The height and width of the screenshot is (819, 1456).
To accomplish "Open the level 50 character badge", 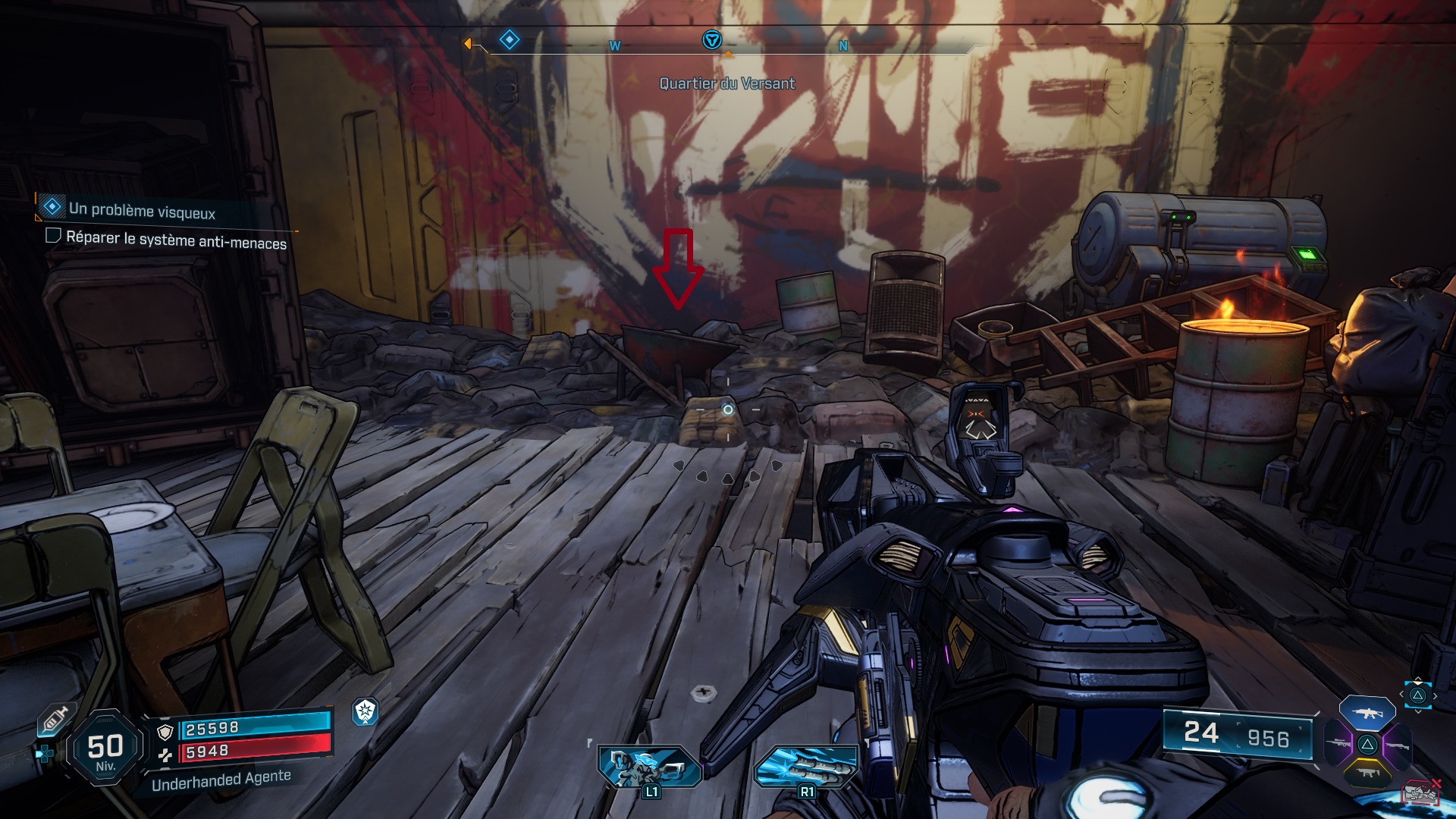I will click(105, 748).
